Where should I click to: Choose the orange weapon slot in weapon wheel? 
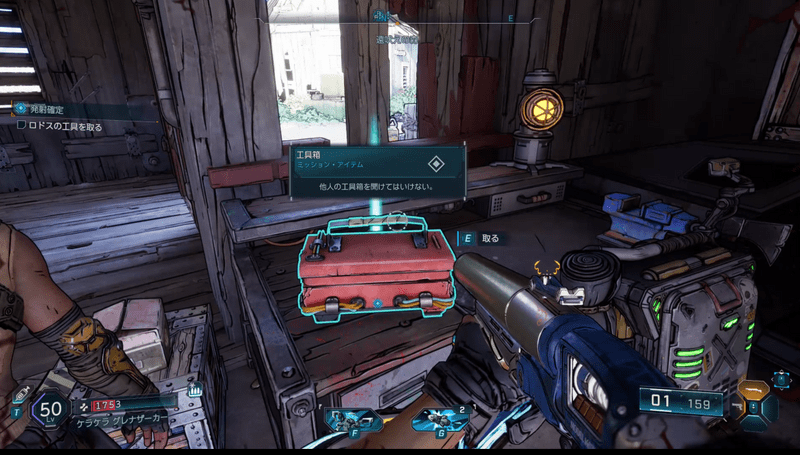tap(752, 390)
